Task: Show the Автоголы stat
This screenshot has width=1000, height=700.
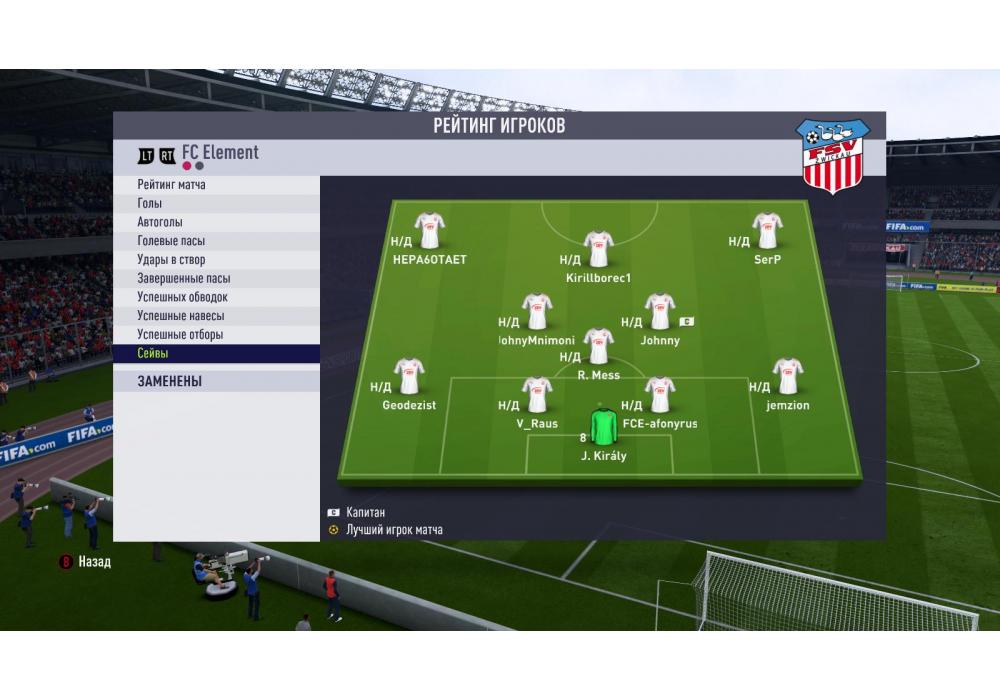Action: point(216,222)
